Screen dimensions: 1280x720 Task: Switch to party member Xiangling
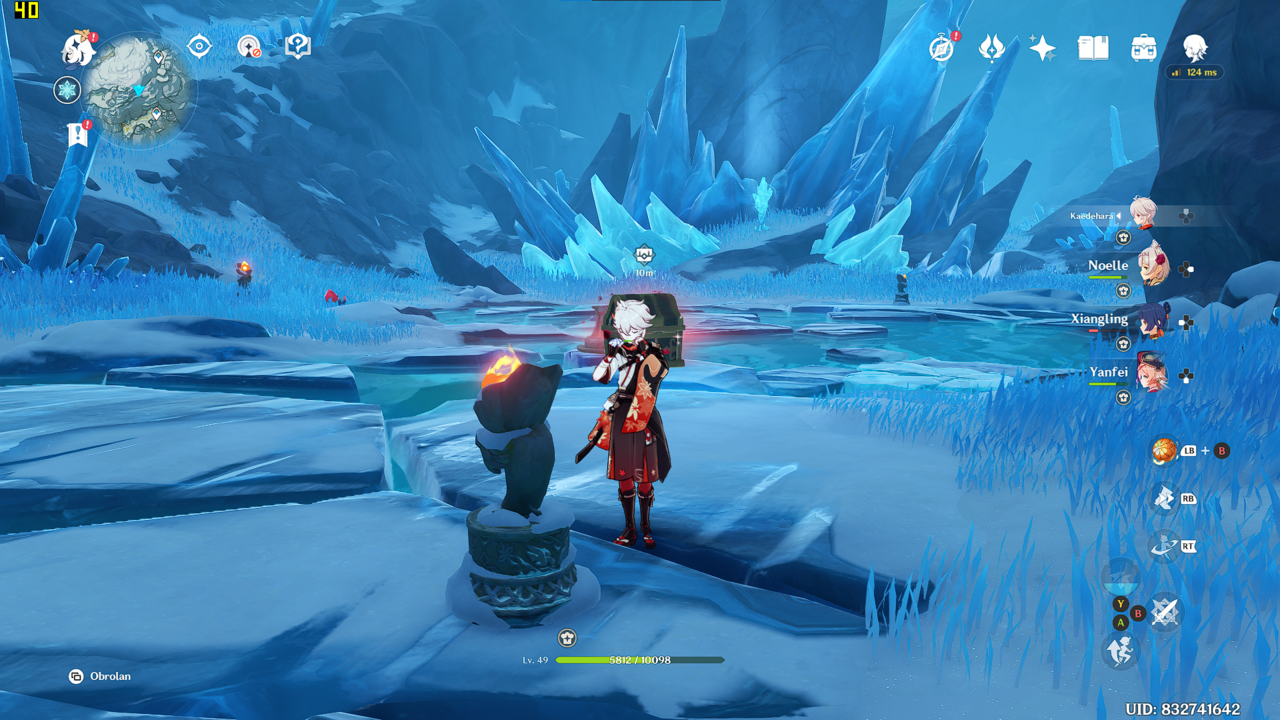[1152, 321]
